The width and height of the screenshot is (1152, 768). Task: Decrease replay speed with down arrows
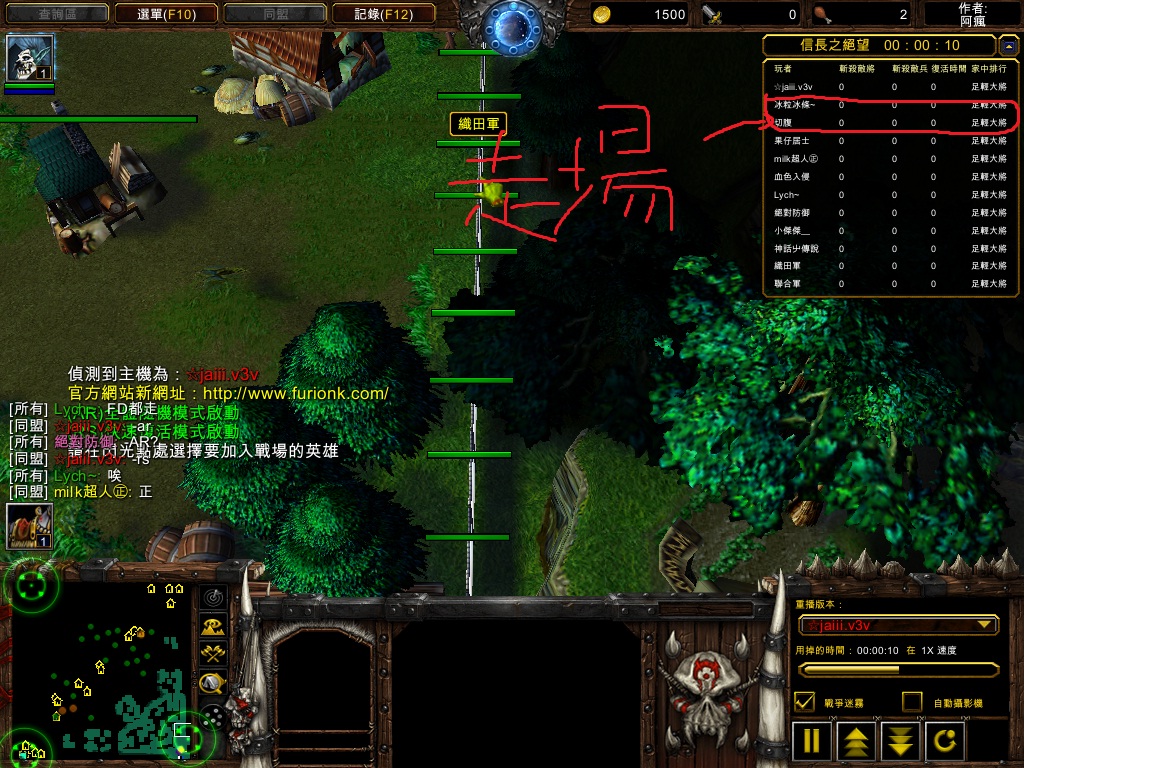[900, 741]
